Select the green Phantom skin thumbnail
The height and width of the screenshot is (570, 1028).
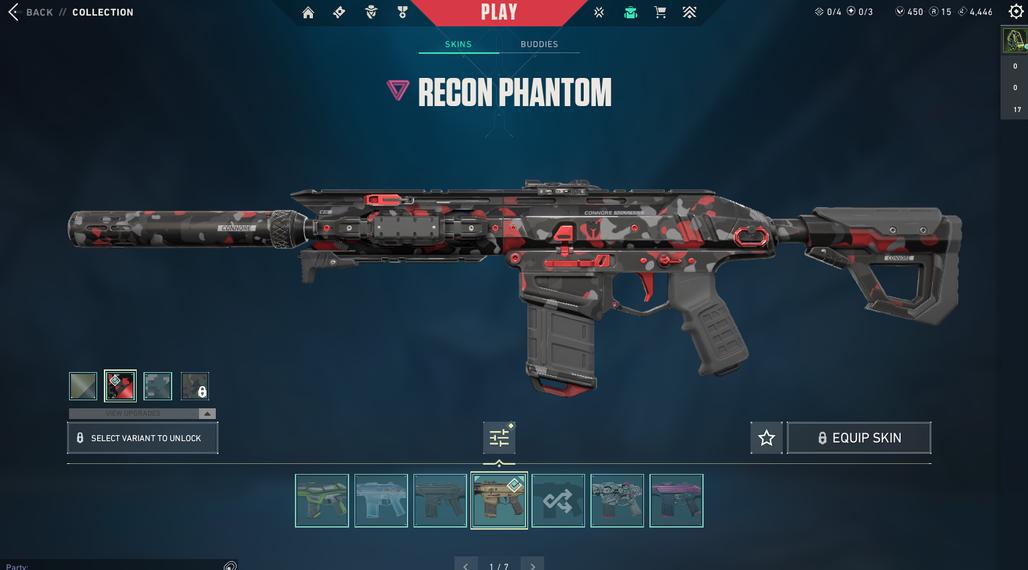322,500
